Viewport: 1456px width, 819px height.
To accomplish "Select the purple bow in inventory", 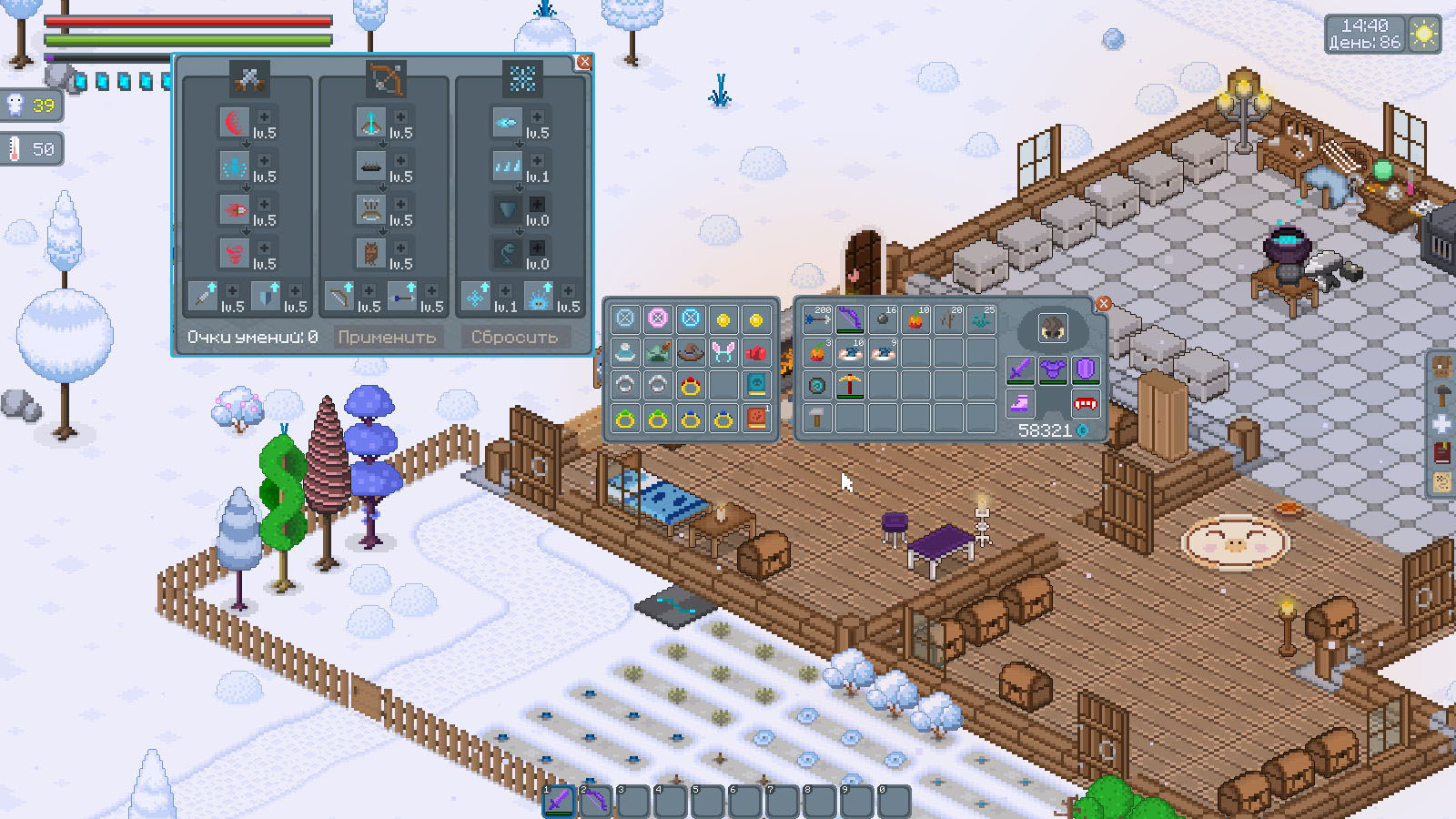I will (x=850, y=320).
